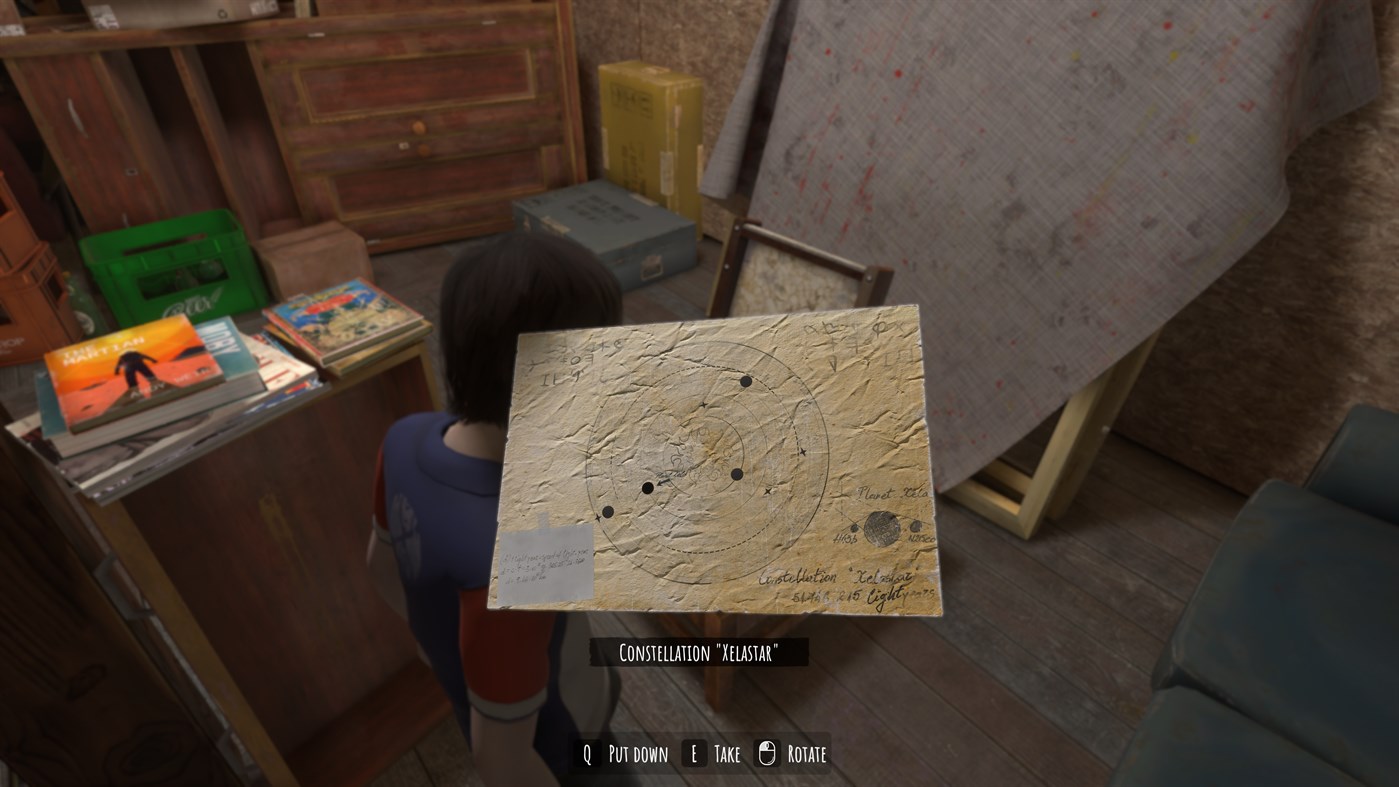Select the Planet Xela sphere drawing
The width and height of the screenshot is (1399, 787).
pyautogui.click(x=882, y=527)
